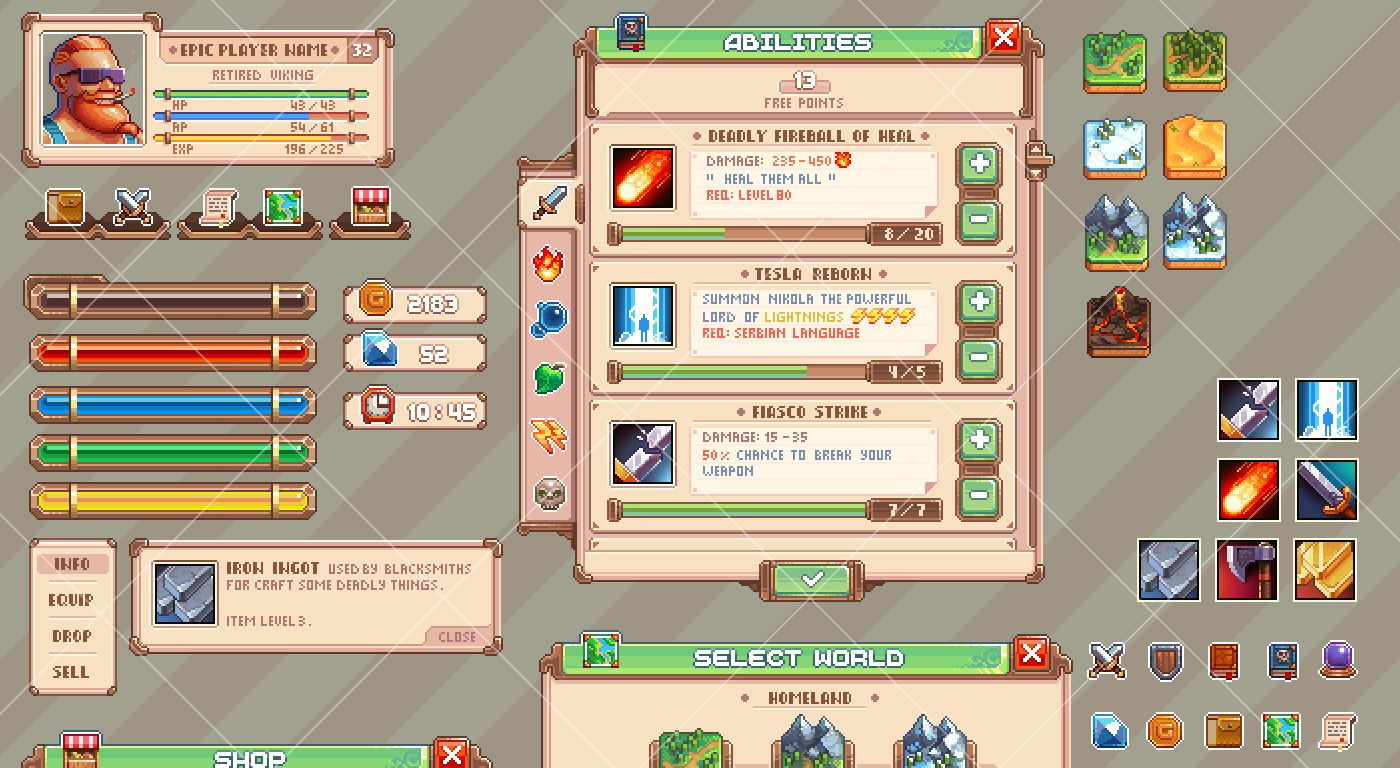1400x768 pixels.
Task: Open the shop stall icon in toolbar
Action: 370,207
